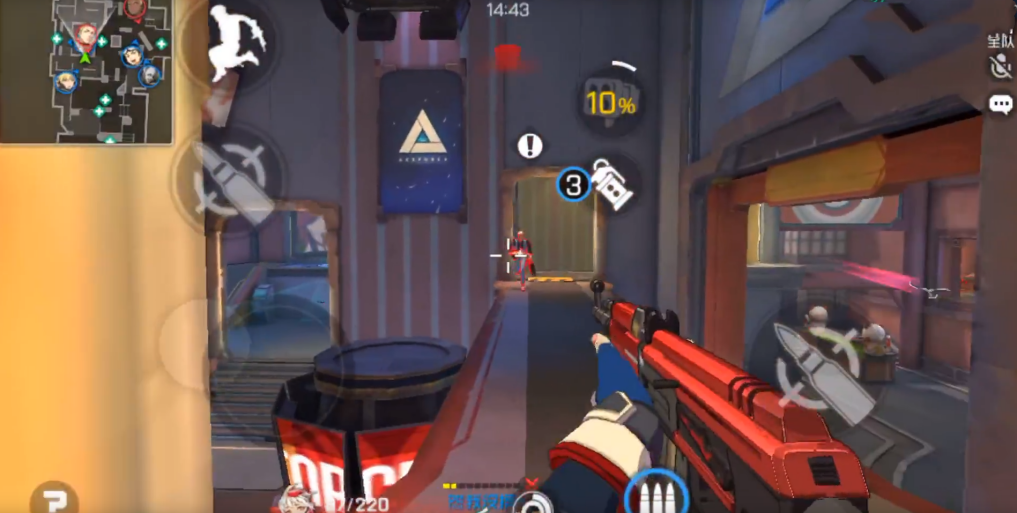Tap the circular skill icon at bottom center
Viewport: 1017px width, 513px height.
coord(536,502)
